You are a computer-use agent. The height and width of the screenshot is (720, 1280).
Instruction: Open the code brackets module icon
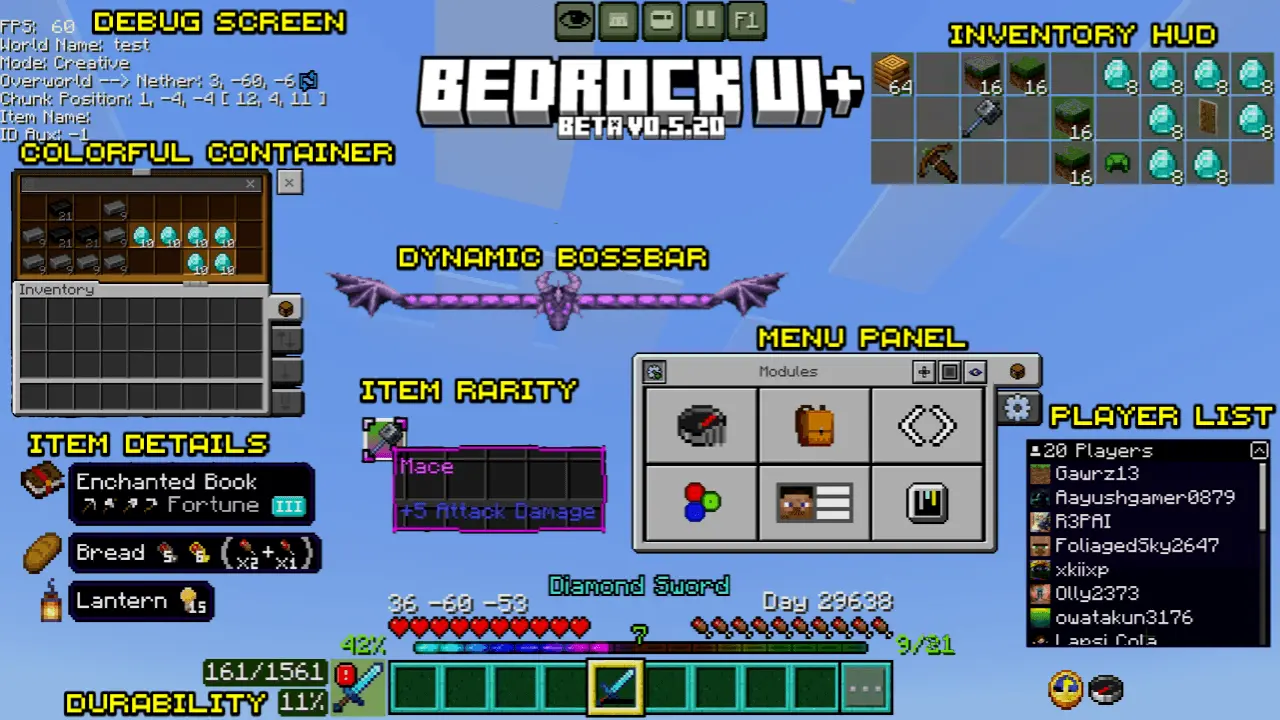click(x=927, y=425)
